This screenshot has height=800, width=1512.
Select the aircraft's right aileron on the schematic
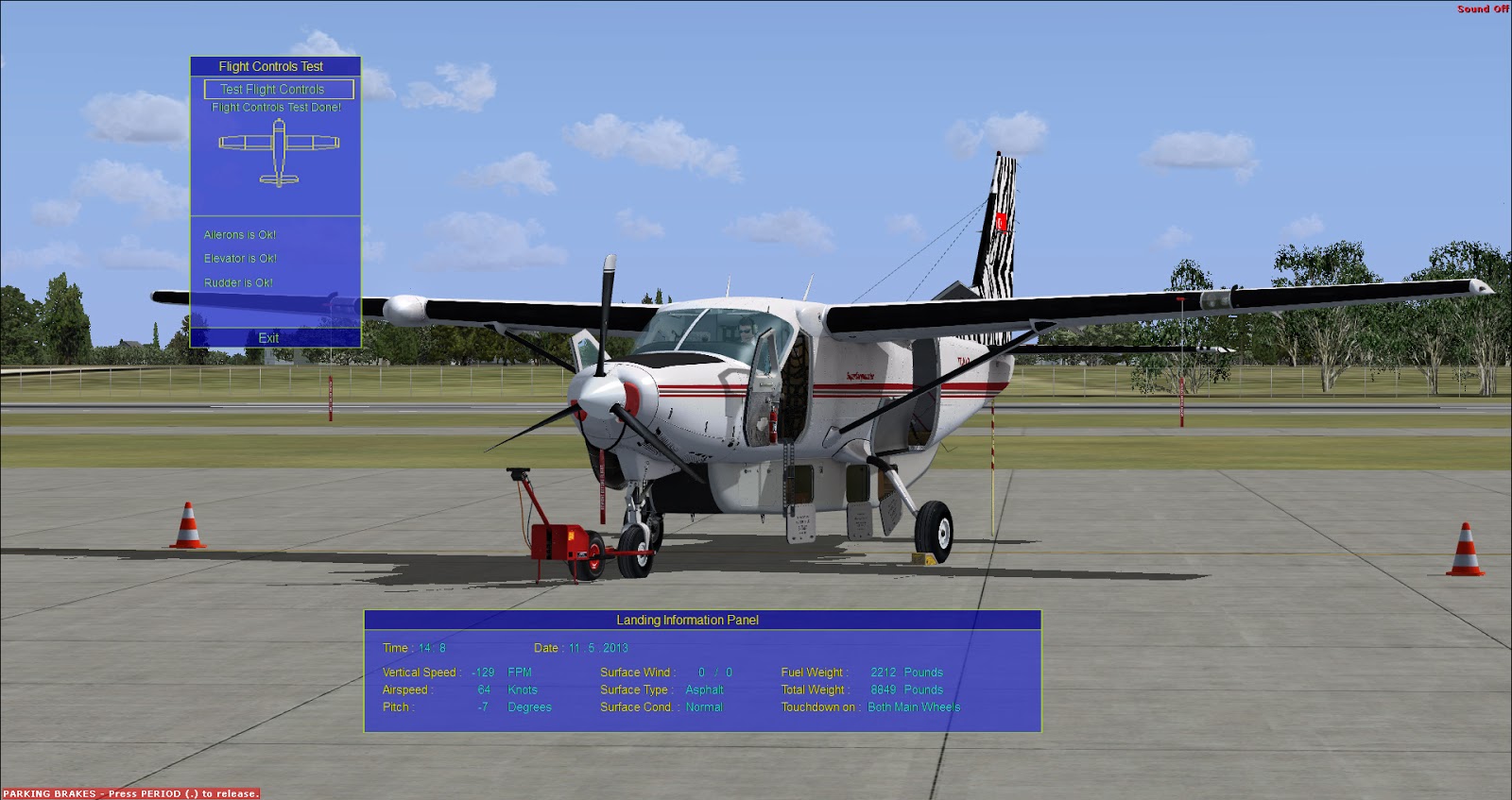click(324, 144)
